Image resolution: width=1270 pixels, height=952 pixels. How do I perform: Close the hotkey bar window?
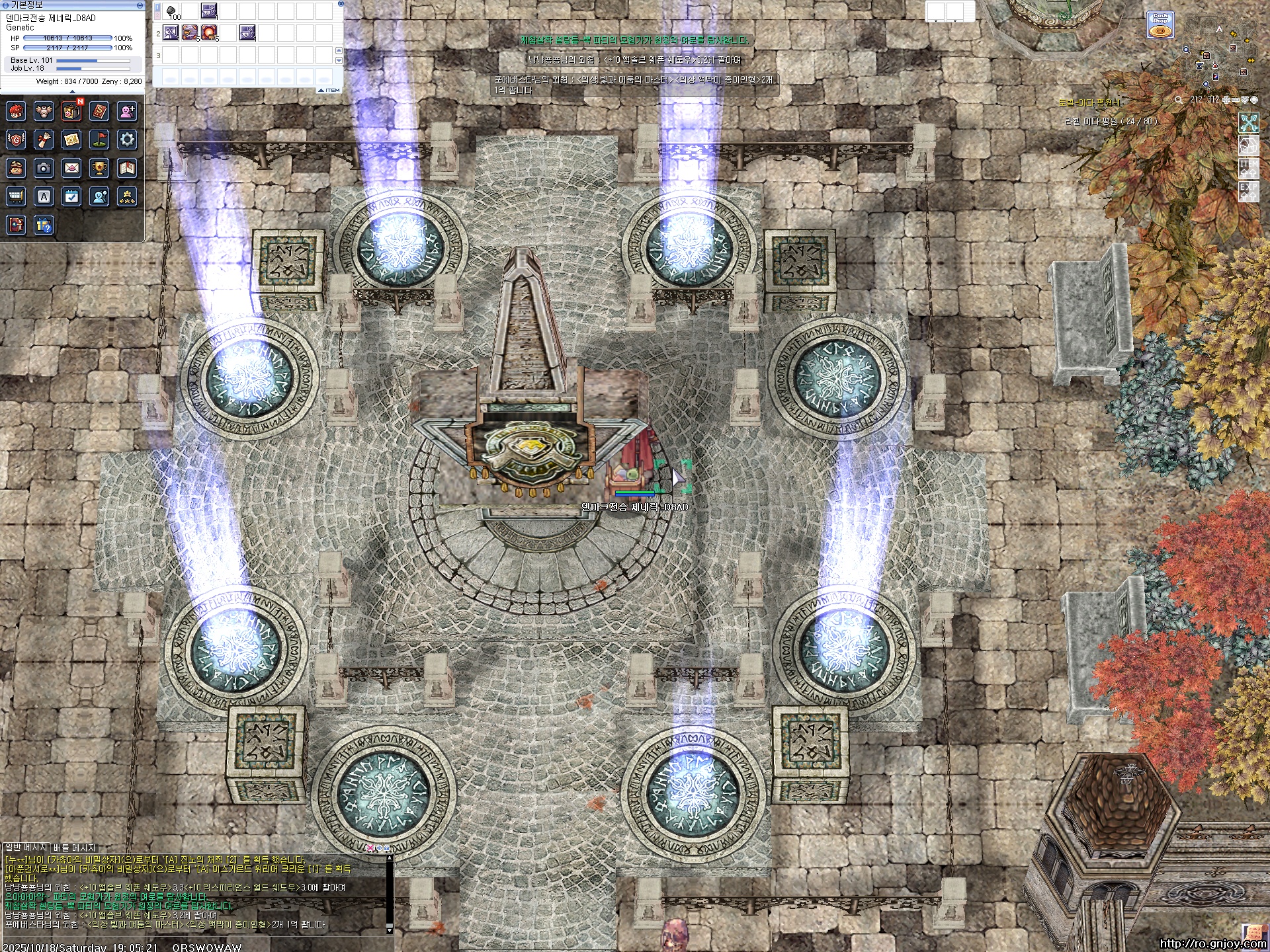pyautogui.click(x=340, y=4)
